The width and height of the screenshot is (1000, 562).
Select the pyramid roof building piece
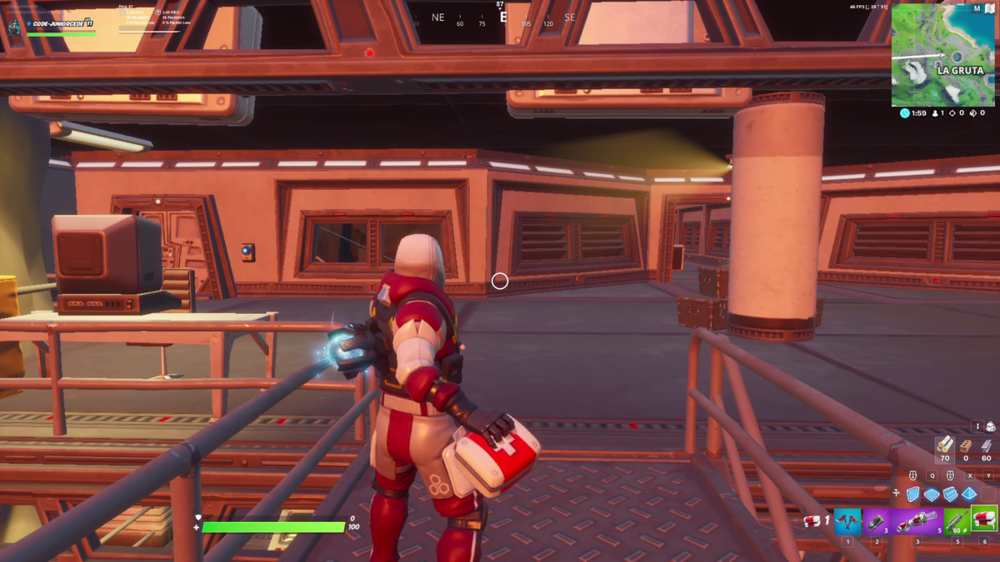tap(969, 494)
